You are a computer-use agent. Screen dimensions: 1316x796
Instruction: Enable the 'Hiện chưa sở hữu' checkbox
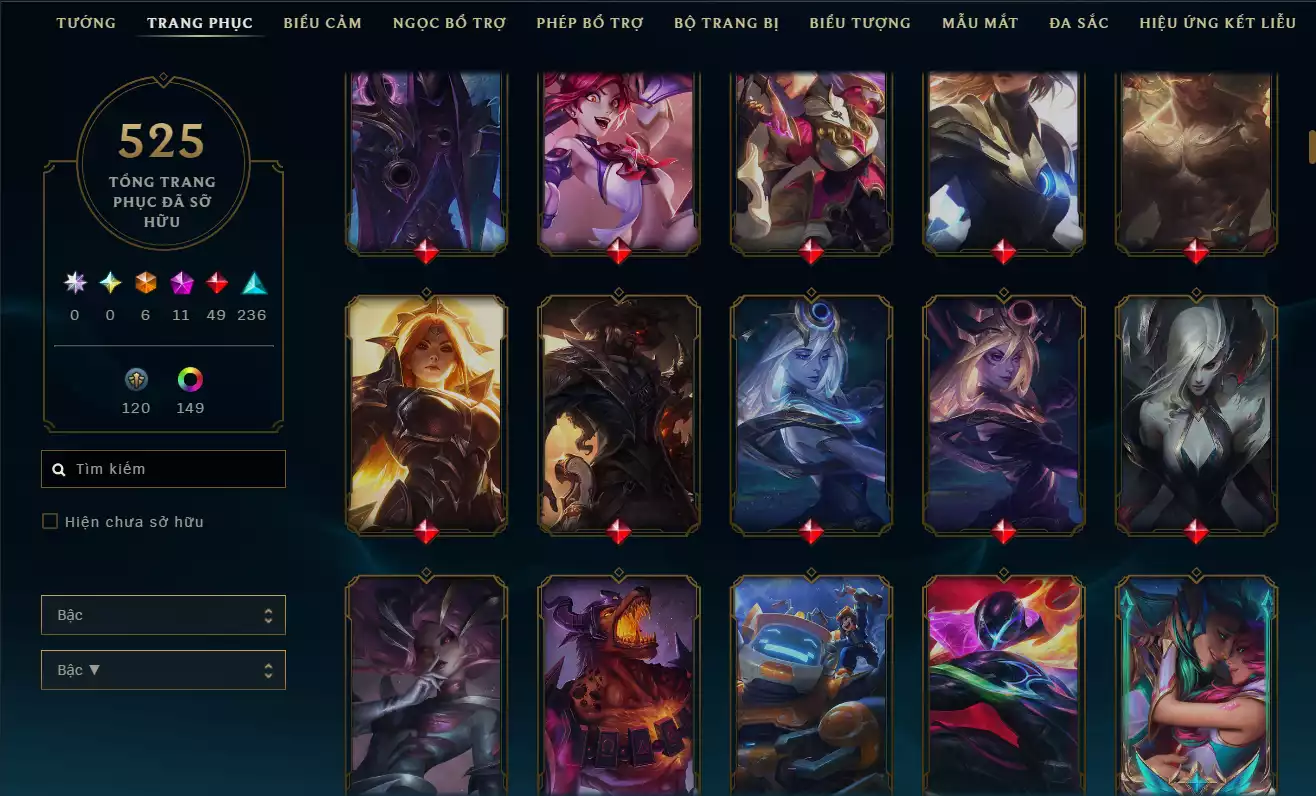(x=49, y=521)
